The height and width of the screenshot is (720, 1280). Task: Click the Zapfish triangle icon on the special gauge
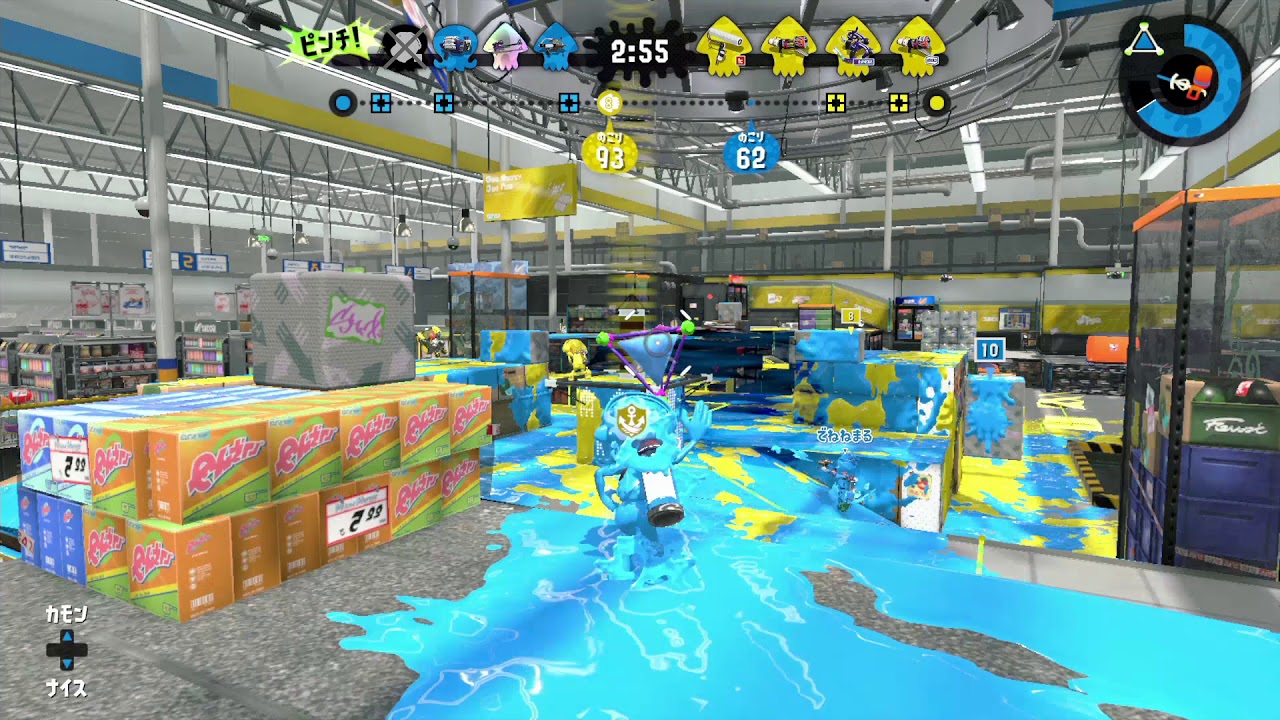pyautogui.click(x=1143, y=39)
